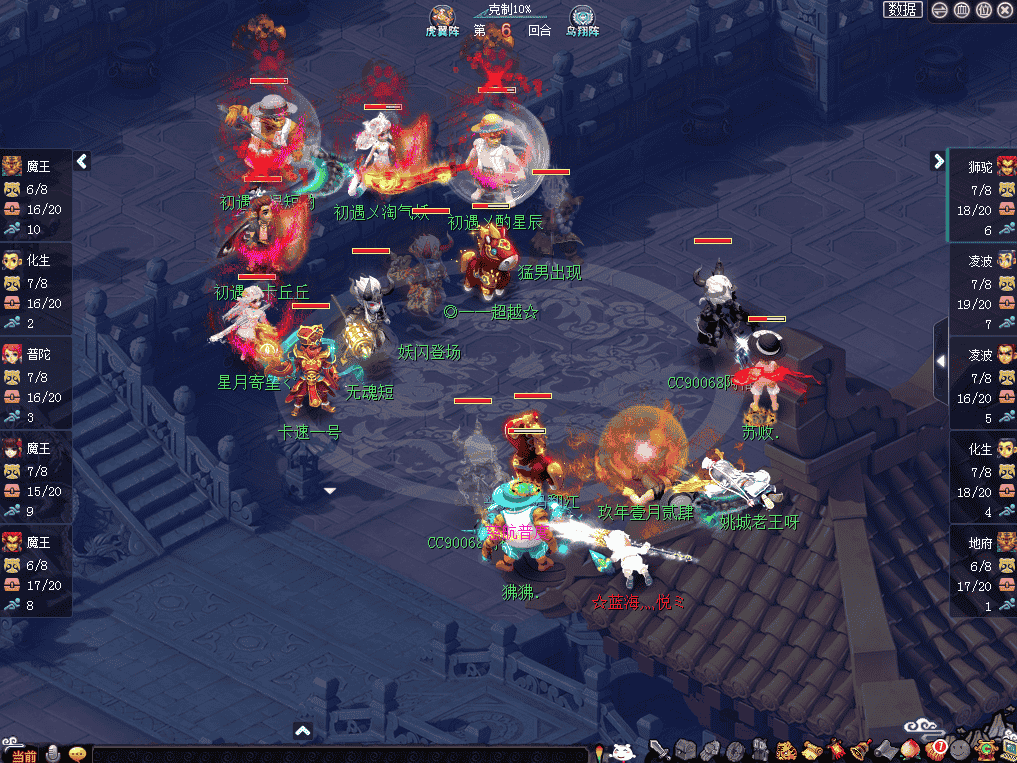The width and height of the screenshot is (1017, 763).
Task: Open the 数据 data panel
Action: click(902, 9)
